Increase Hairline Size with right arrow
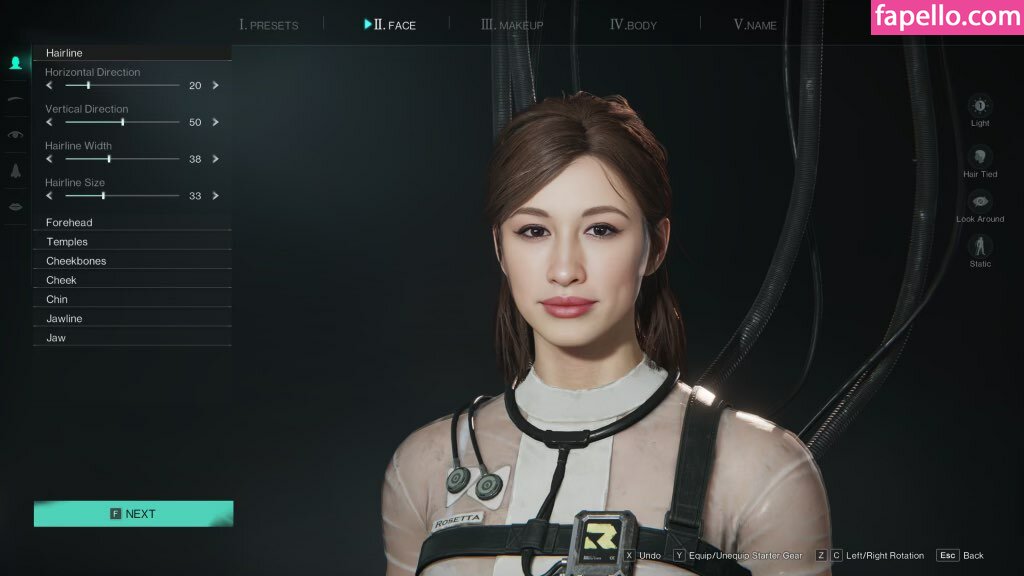Image resolution: width=1024 pixels, height=576 pixels. tap(215, 196)
